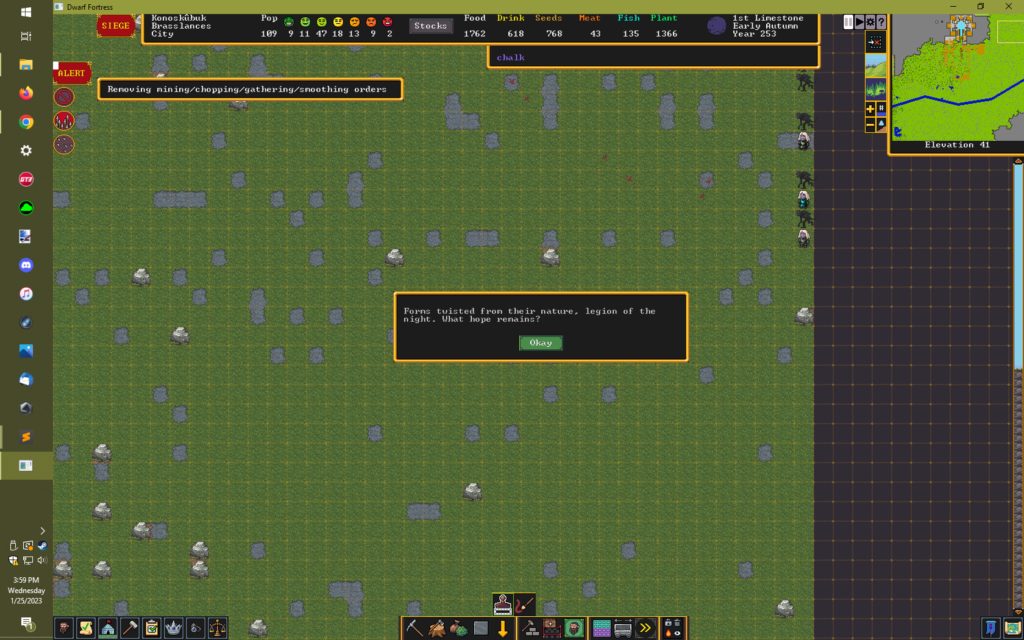Open settings via the gear icon

(x=870, y=21)
